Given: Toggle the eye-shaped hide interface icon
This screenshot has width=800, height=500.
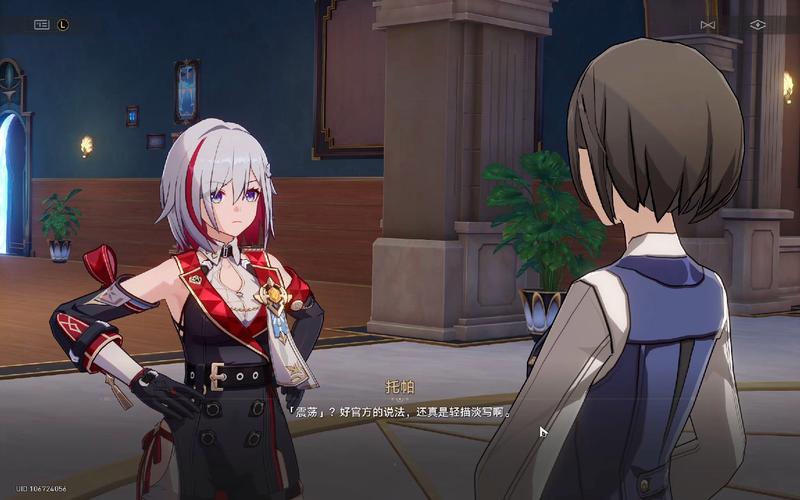Looking at the screenshot, I should coord(757,25).
